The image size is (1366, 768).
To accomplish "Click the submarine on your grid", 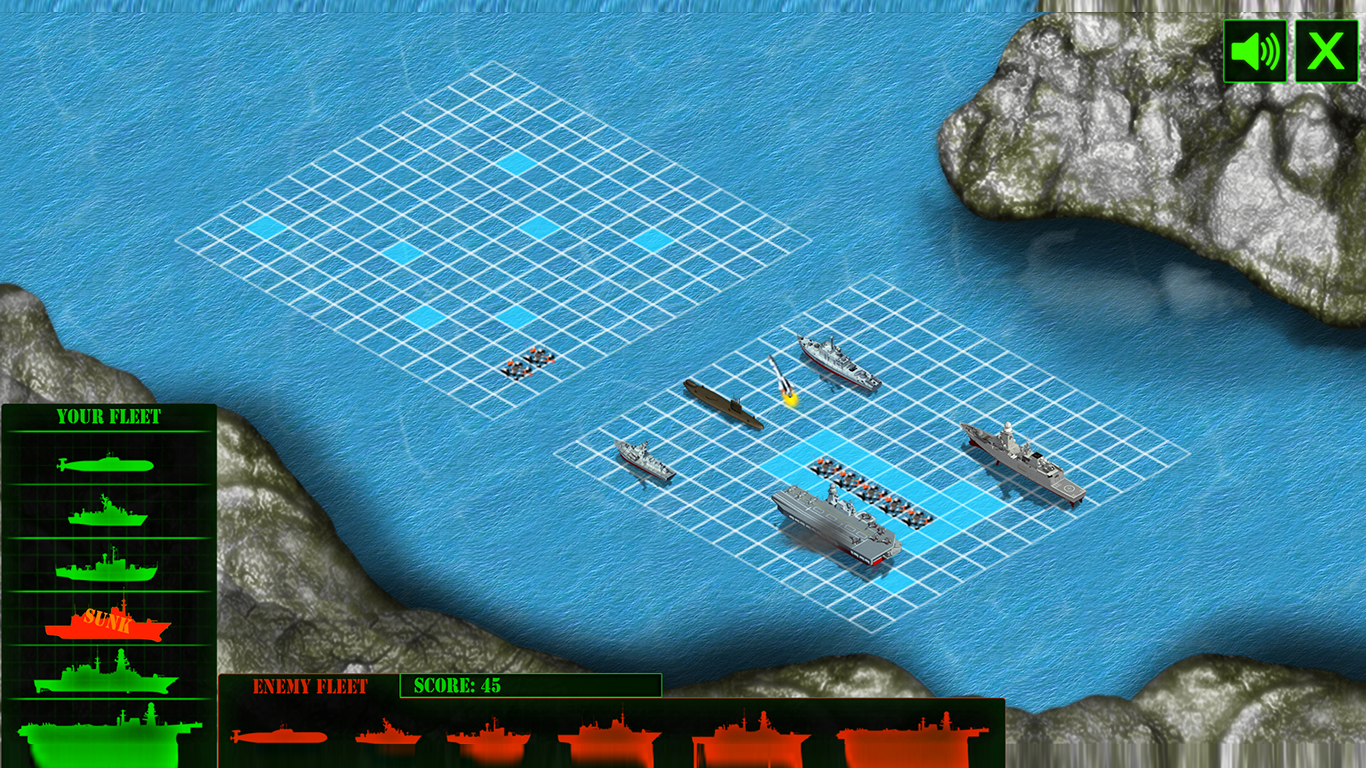I will coord(722,404).
